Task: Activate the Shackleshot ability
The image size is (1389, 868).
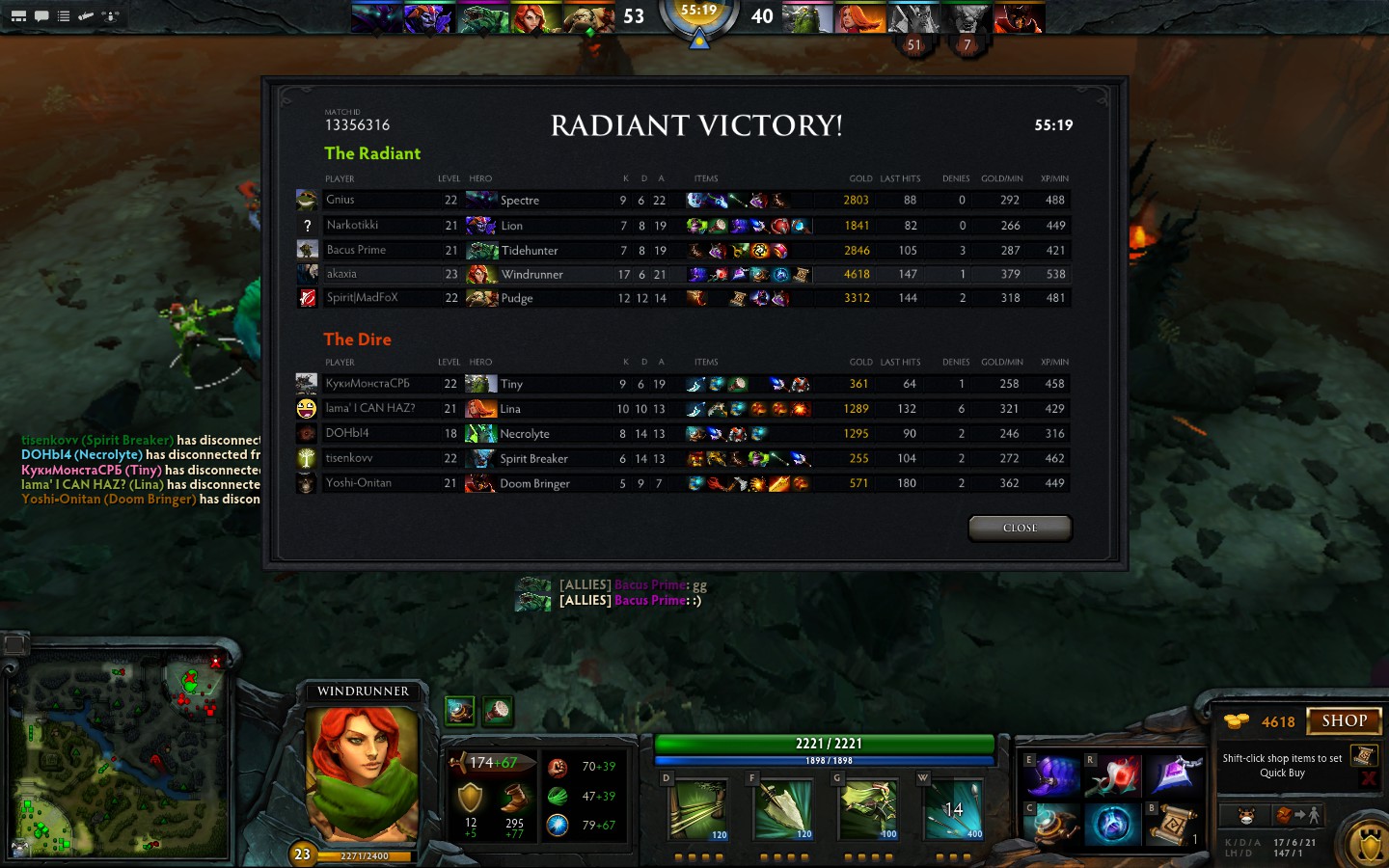Action: point(697,808)
